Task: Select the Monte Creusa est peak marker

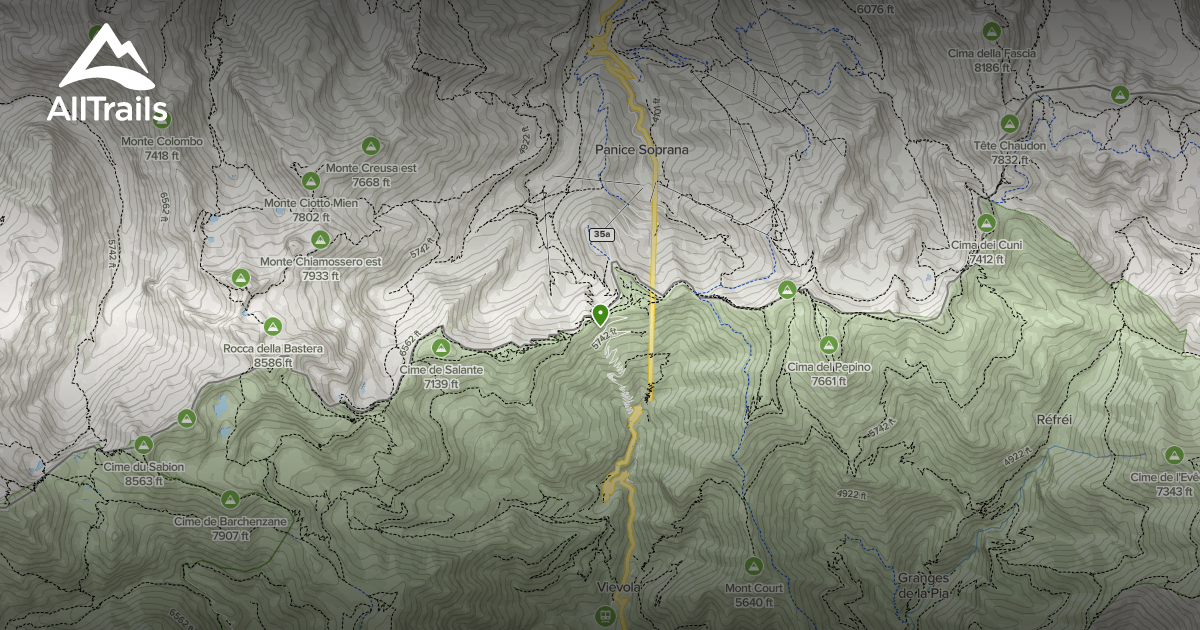Action: tap(371, 145)
